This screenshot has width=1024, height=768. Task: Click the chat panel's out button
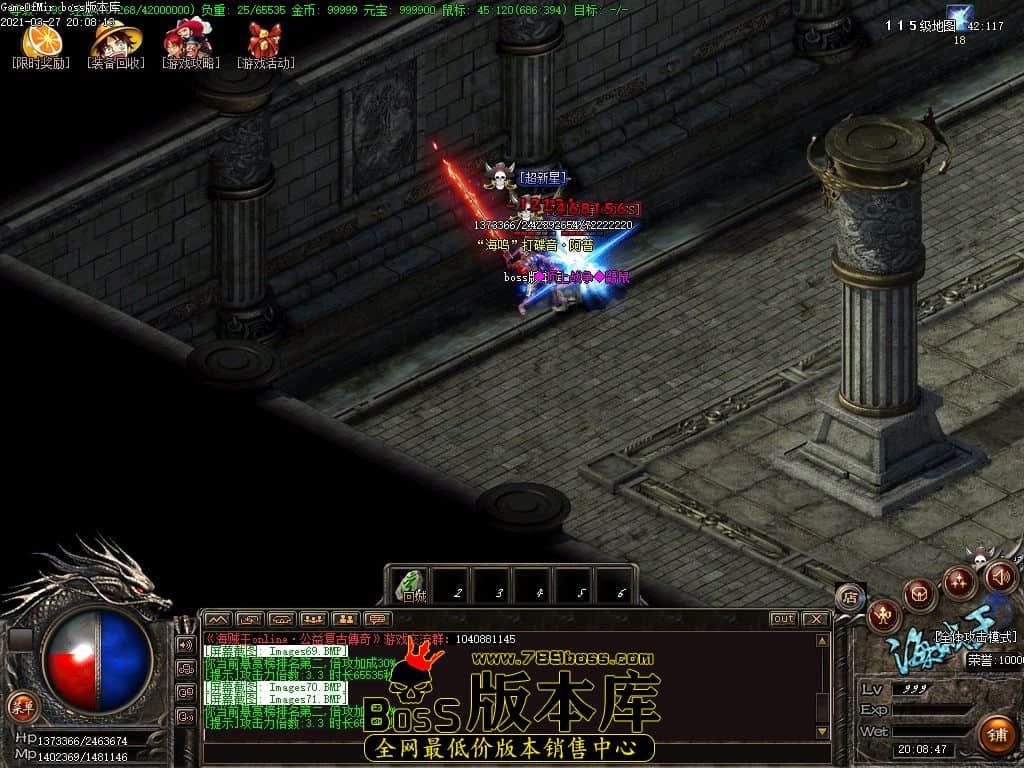[x=783, y=619]
